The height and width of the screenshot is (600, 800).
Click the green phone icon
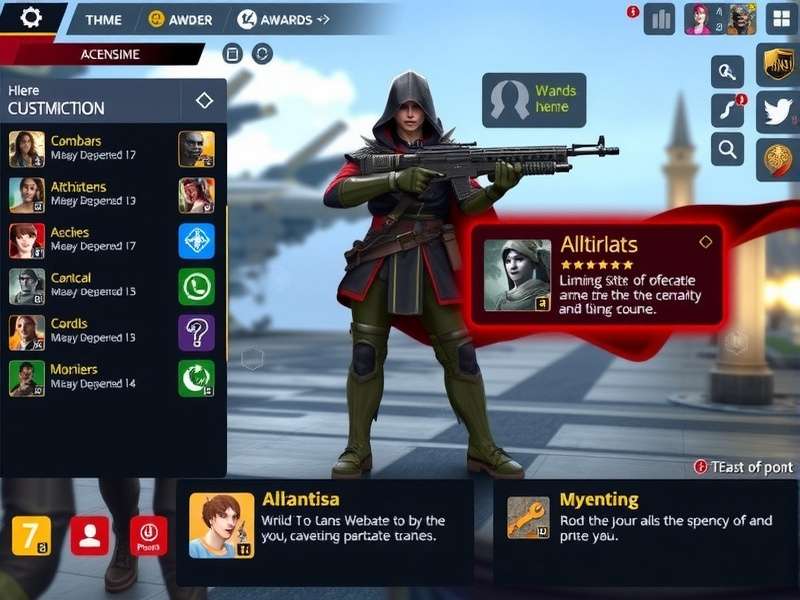tap(196, 286)
